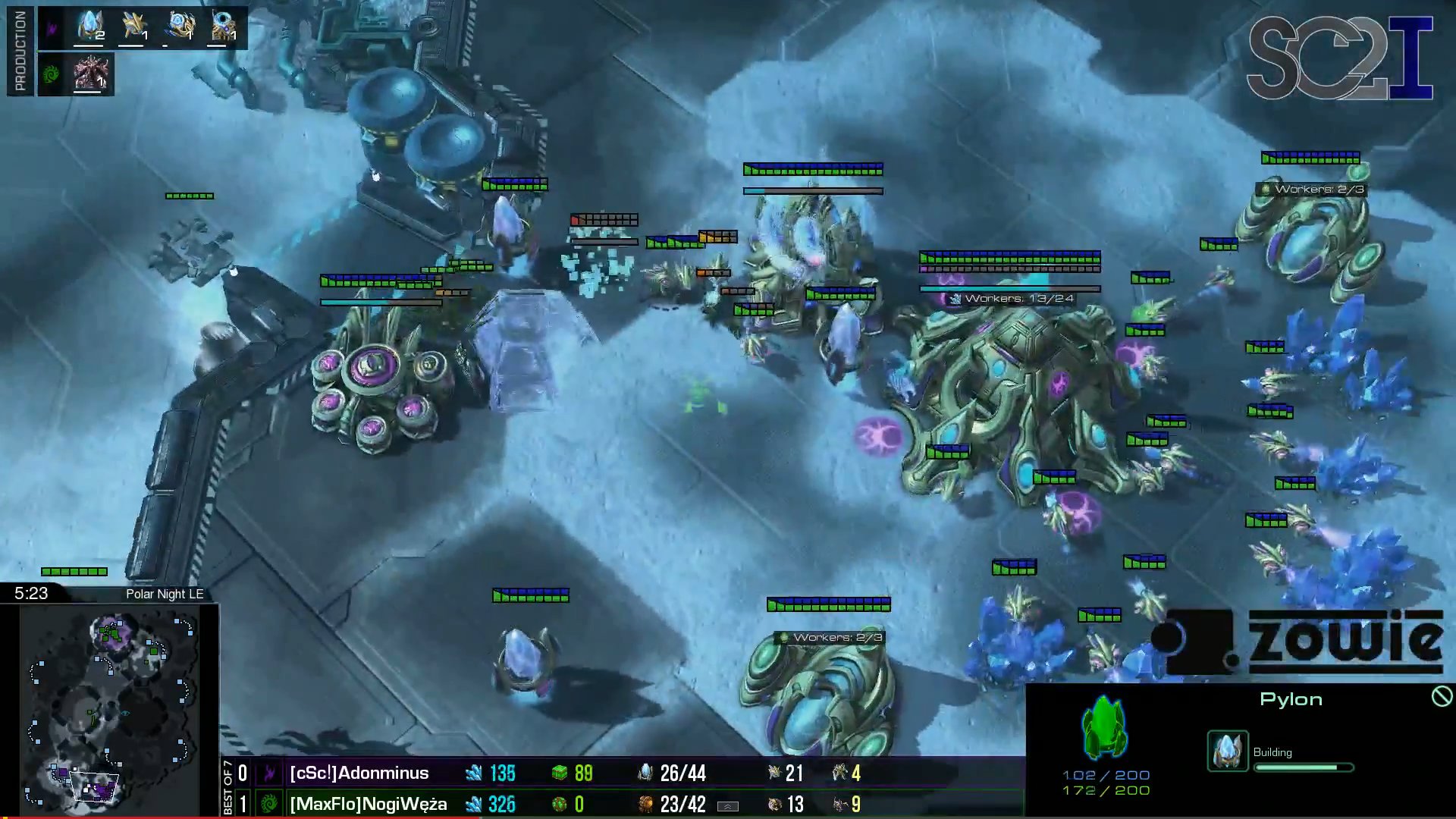Image resolution: width=1456 pixels, height=819 pixels.
Task: Select the Zerg structure production icon
Action: click(x=90, y=74)
